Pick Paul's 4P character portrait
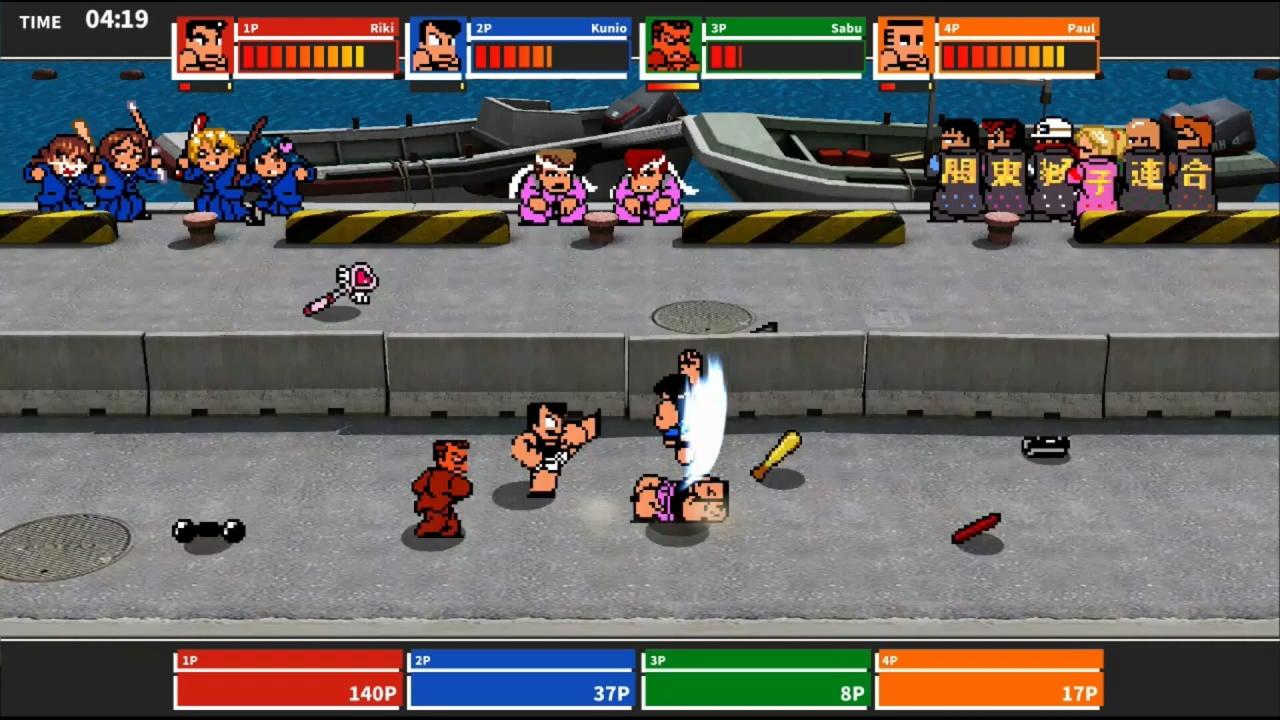 tap(905, 47)
